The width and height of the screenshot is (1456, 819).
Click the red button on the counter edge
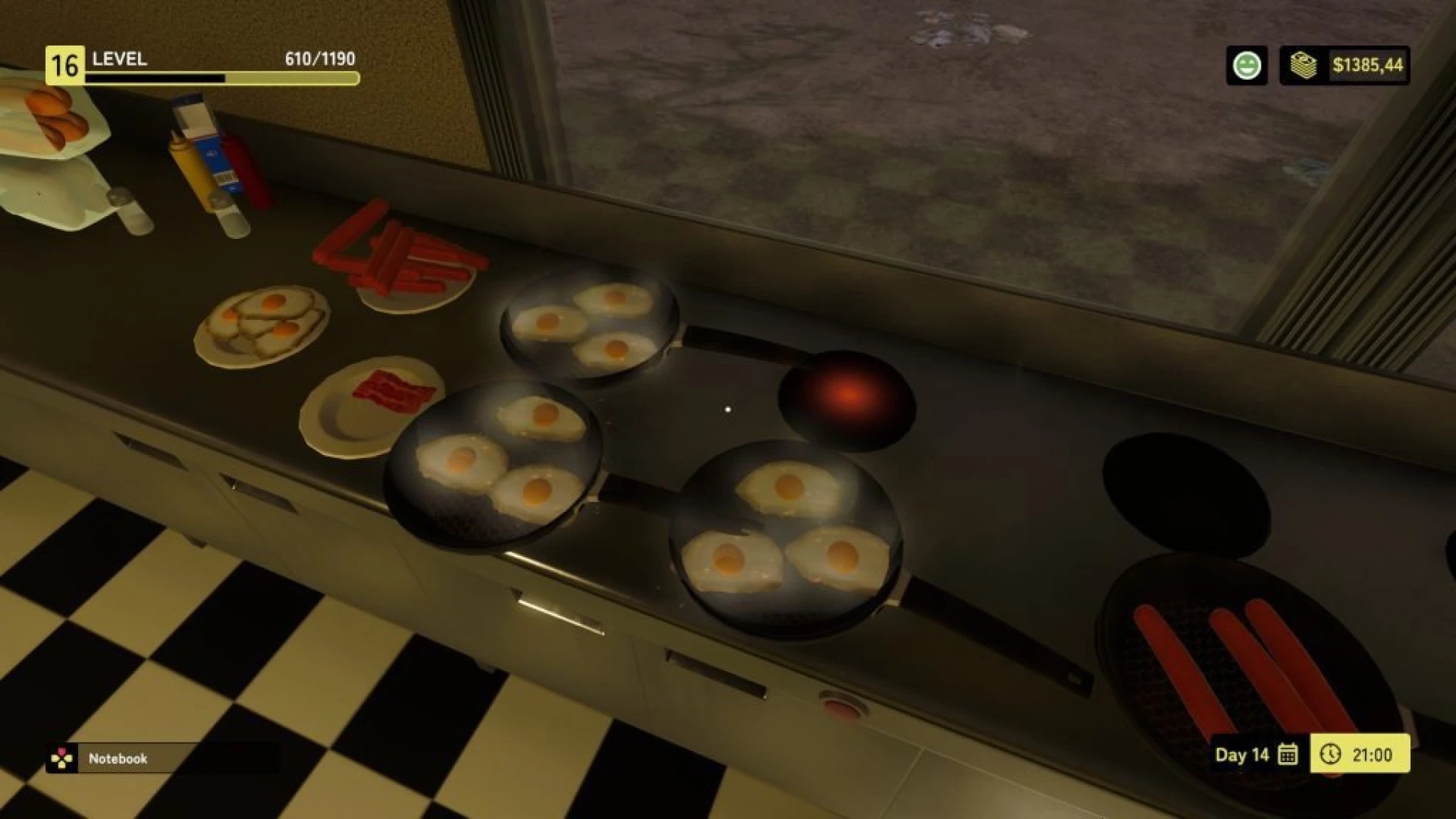842,706
